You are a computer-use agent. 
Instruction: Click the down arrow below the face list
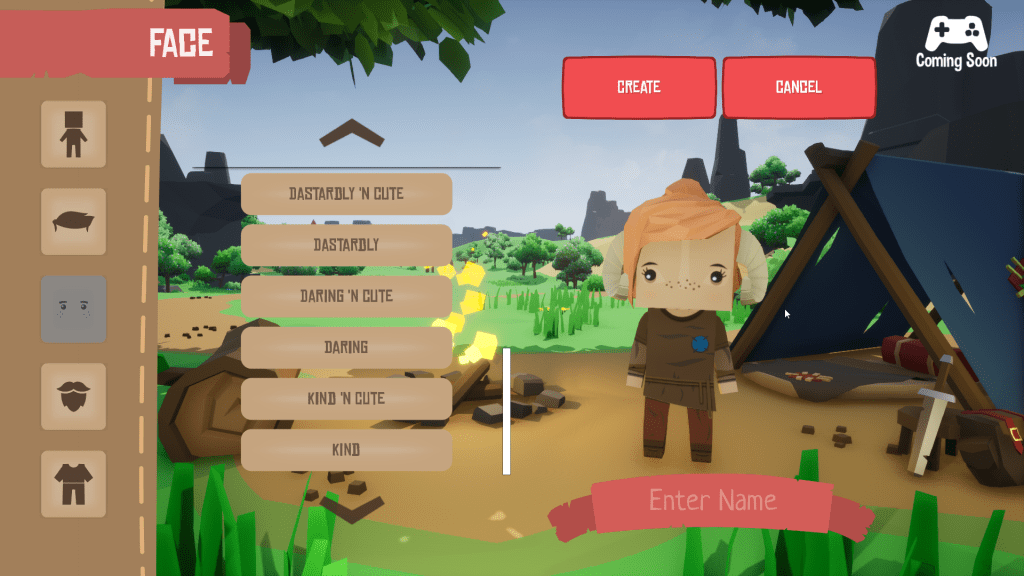pos(351,509)
